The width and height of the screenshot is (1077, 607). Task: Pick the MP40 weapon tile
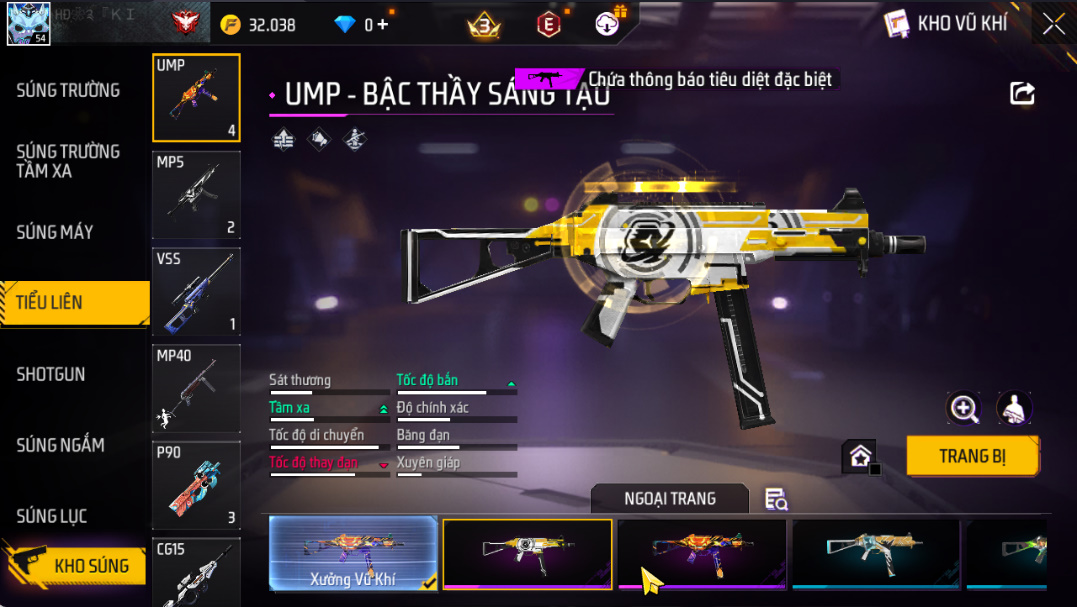[196, 388]
